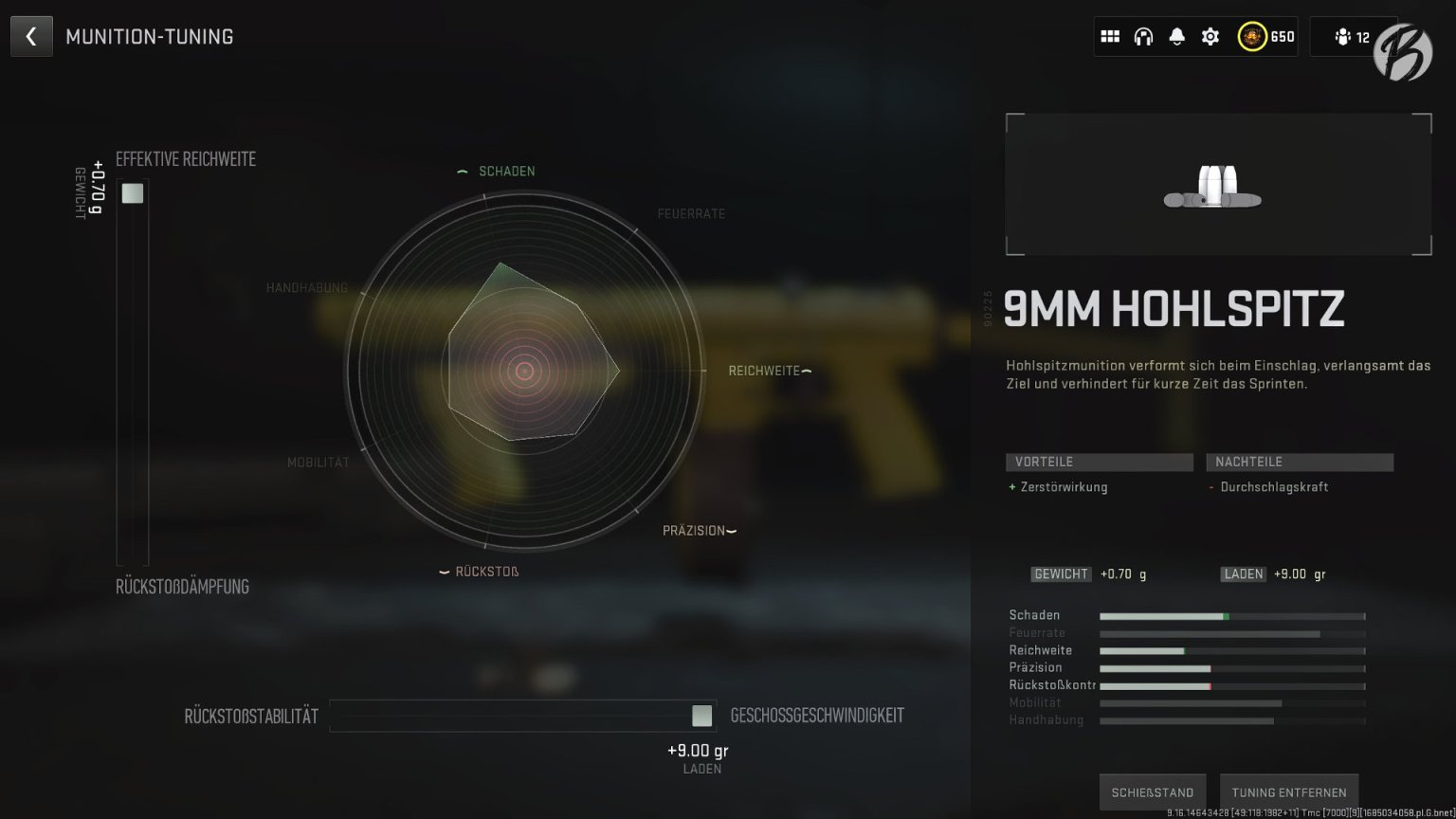The width and height of the screenshot is (1456, 819).
Task: Select the Reichweite axis label on the chart
Action: click(764, 370)
